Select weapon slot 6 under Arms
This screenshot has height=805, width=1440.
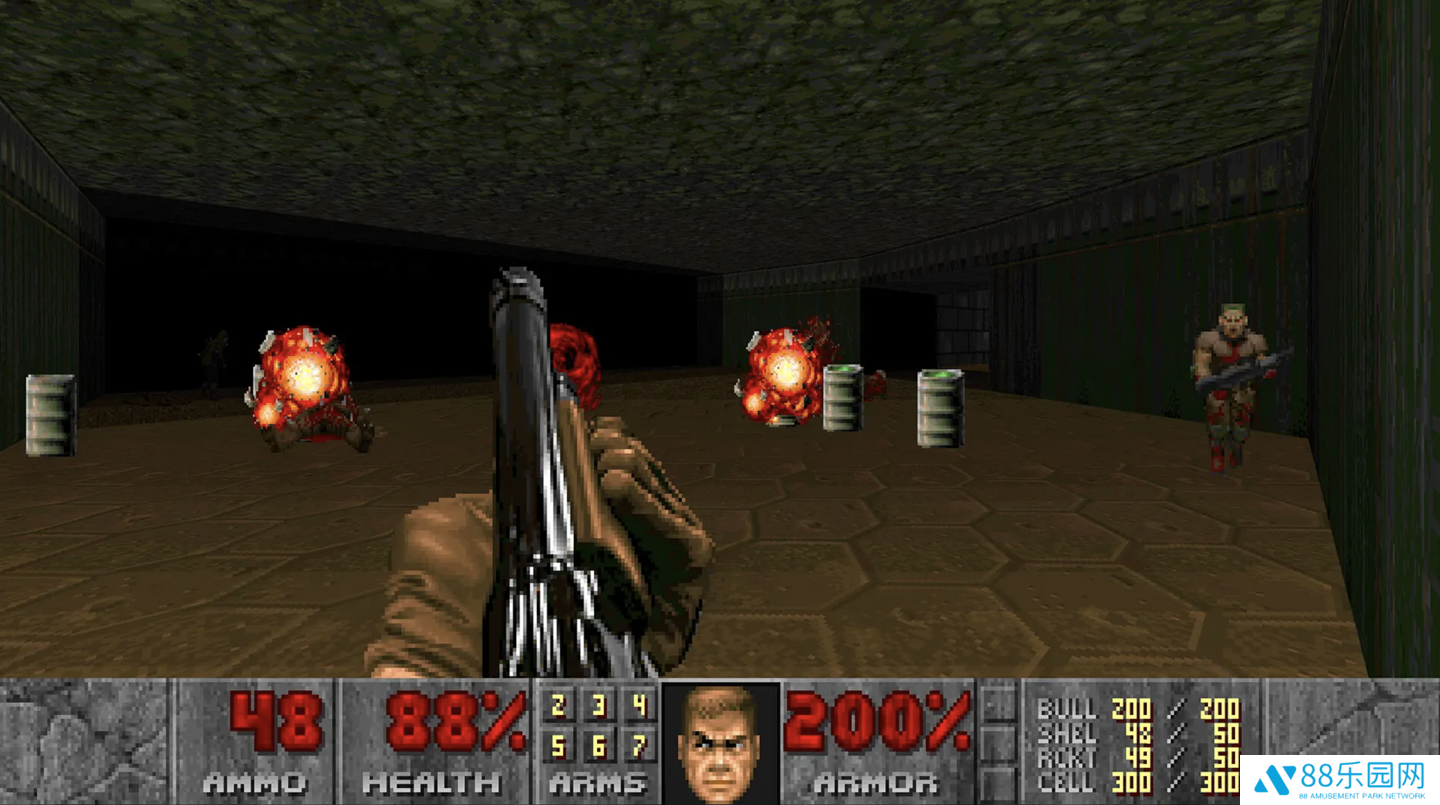tap(598, 745)
